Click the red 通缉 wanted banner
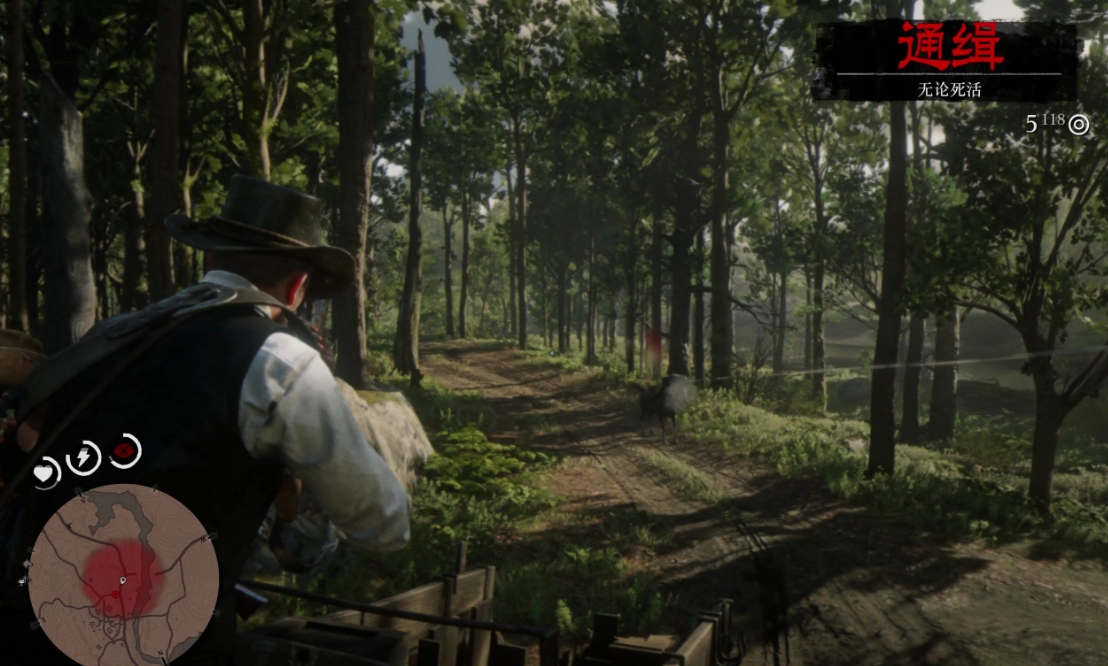The height and width of the screenshot is (666, 1108). coord(947,49)
